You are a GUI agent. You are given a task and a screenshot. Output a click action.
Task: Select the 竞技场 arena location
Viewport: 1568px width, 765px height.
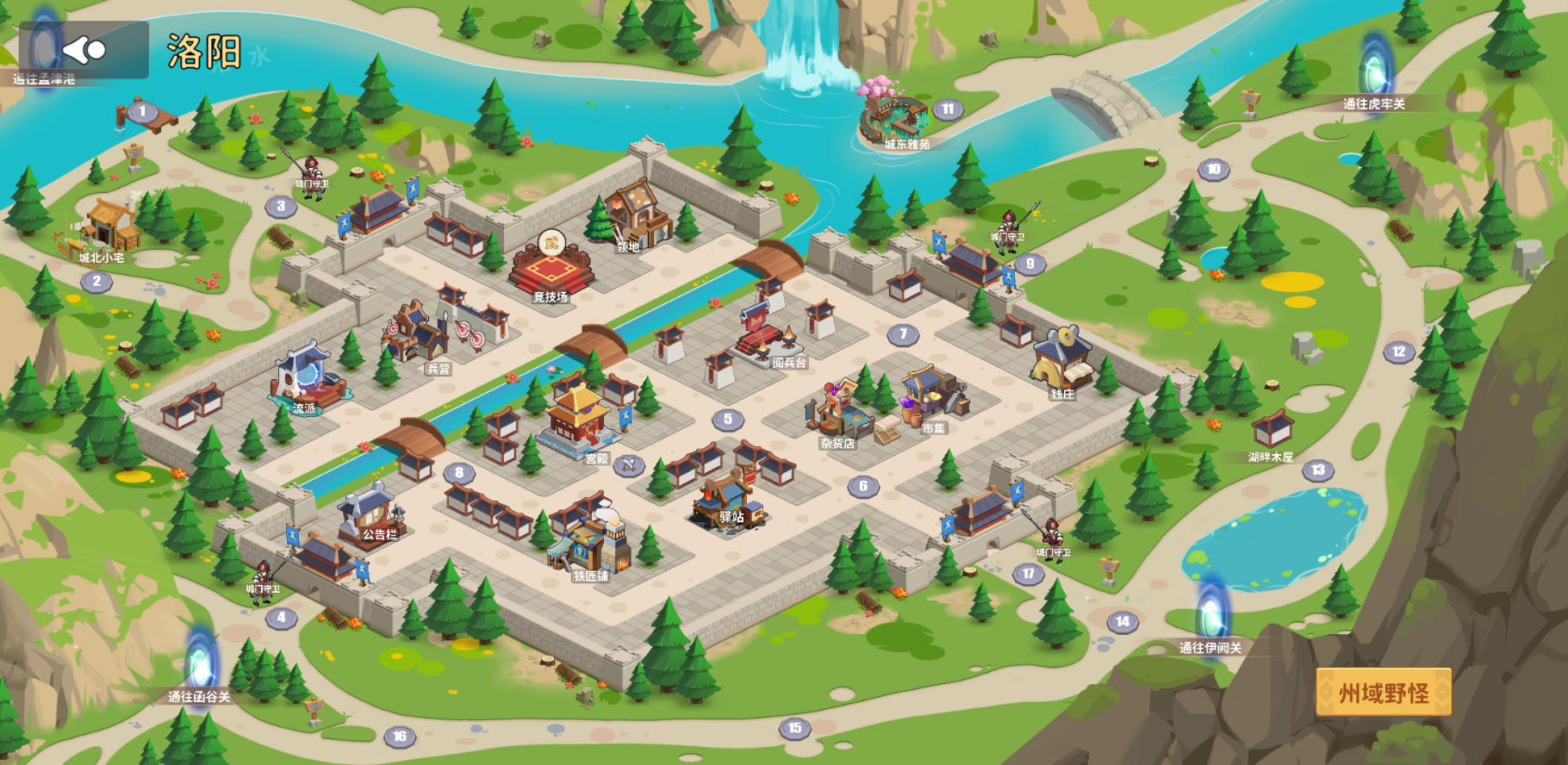[x=551, y=269]
